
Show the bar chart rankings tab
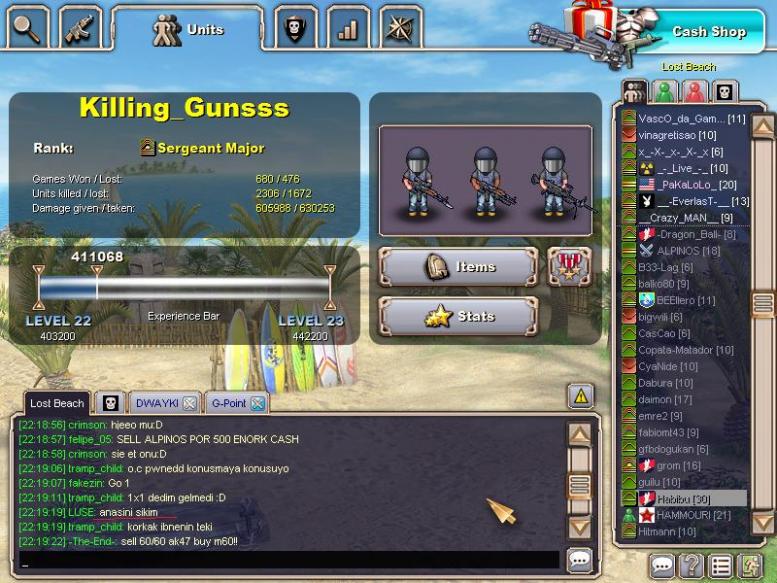[347, 28]
